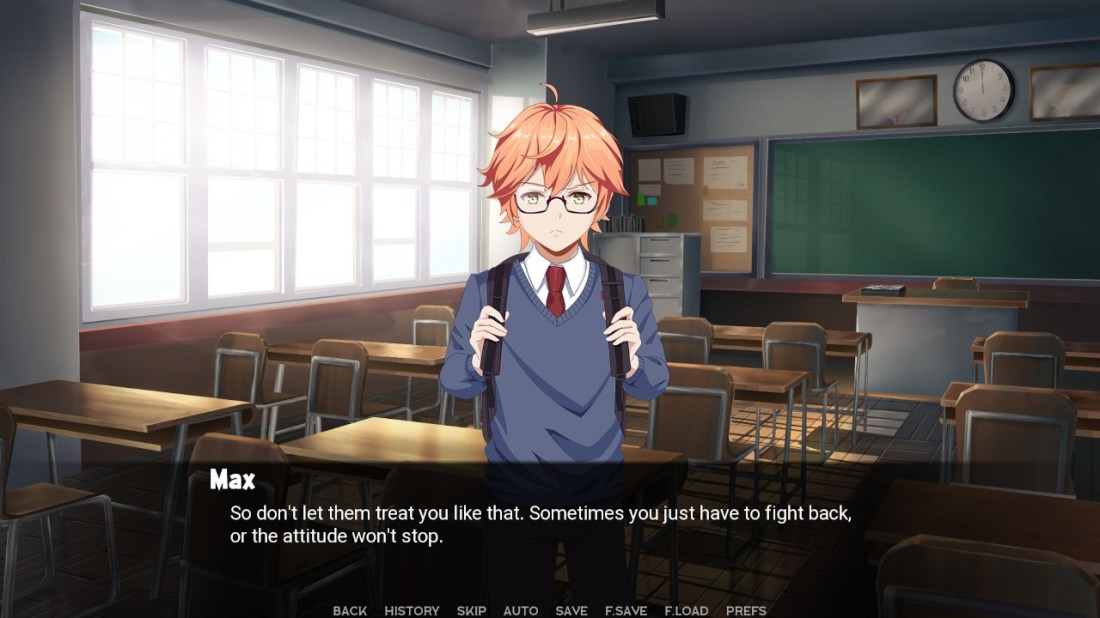
Task: Quick save with F.SAVE
Action: point(626,610)
